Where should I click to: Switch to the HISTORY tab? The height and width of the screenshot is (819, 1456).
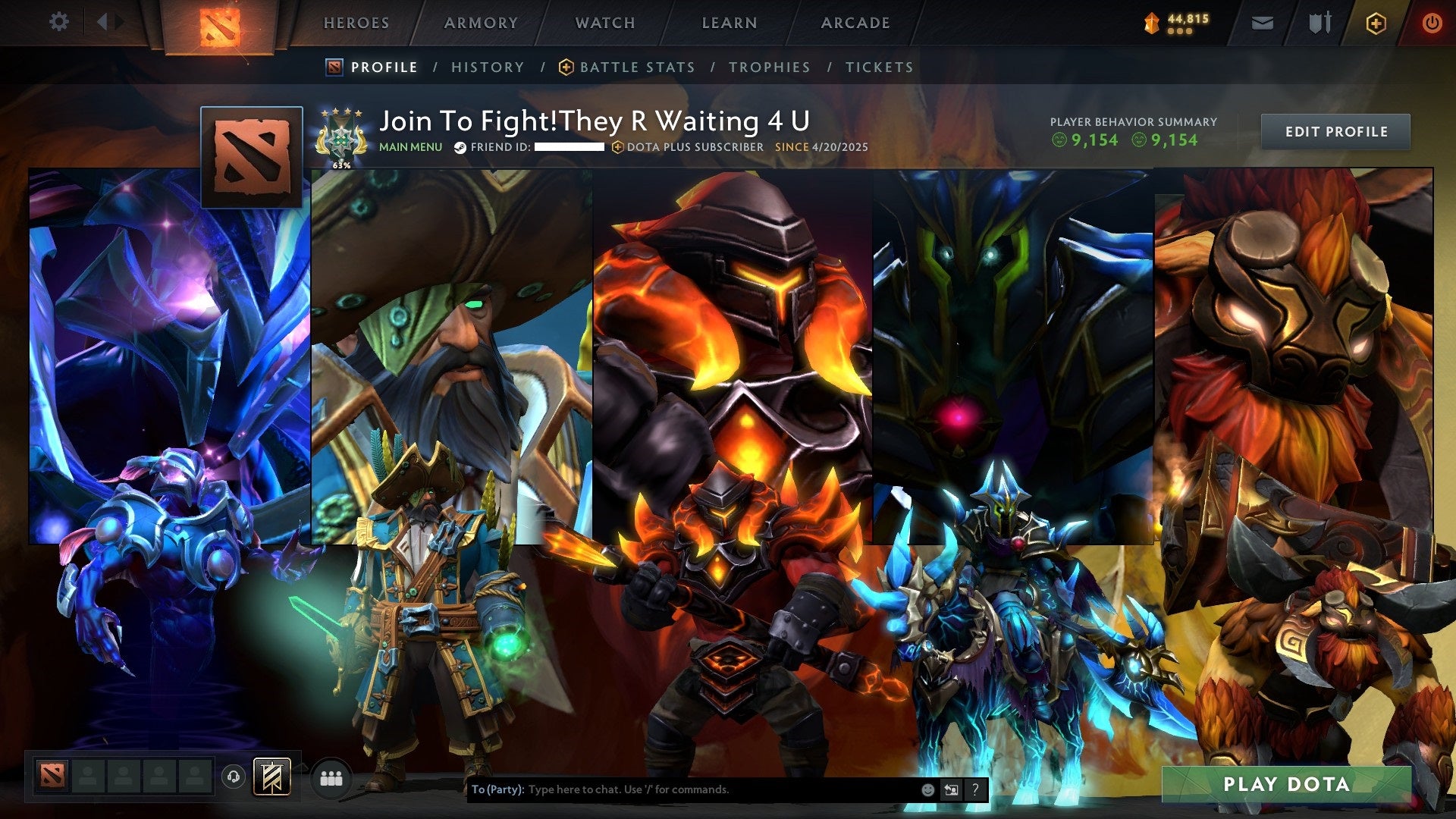(x=488, y=67)
